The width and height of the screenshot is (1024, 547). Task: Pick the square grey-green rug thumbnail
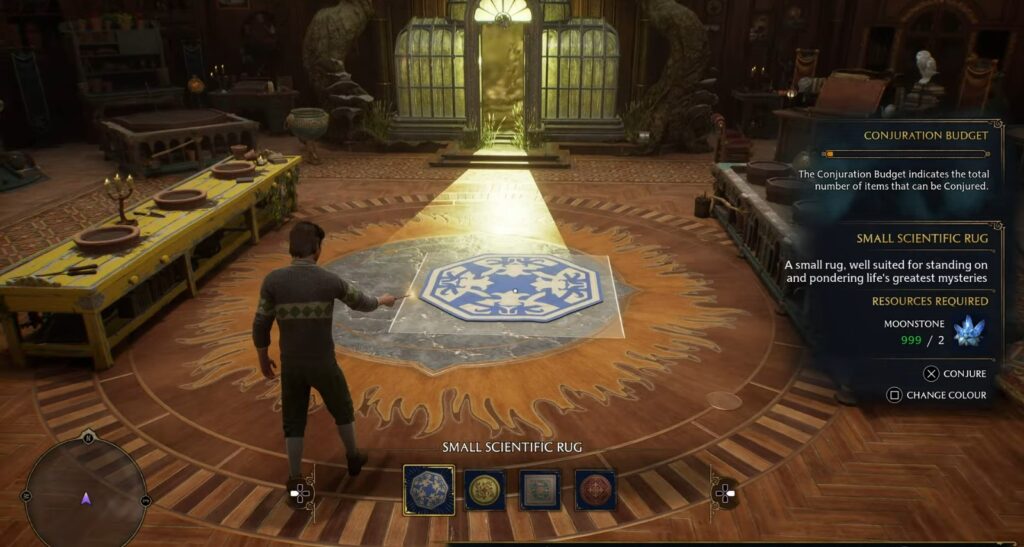(x=540, y=490)
